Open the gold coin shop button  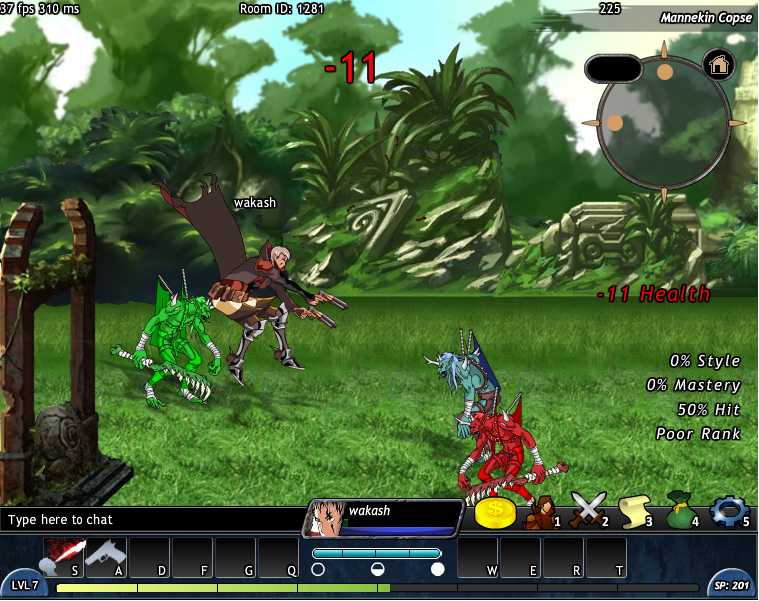[495, 513]
